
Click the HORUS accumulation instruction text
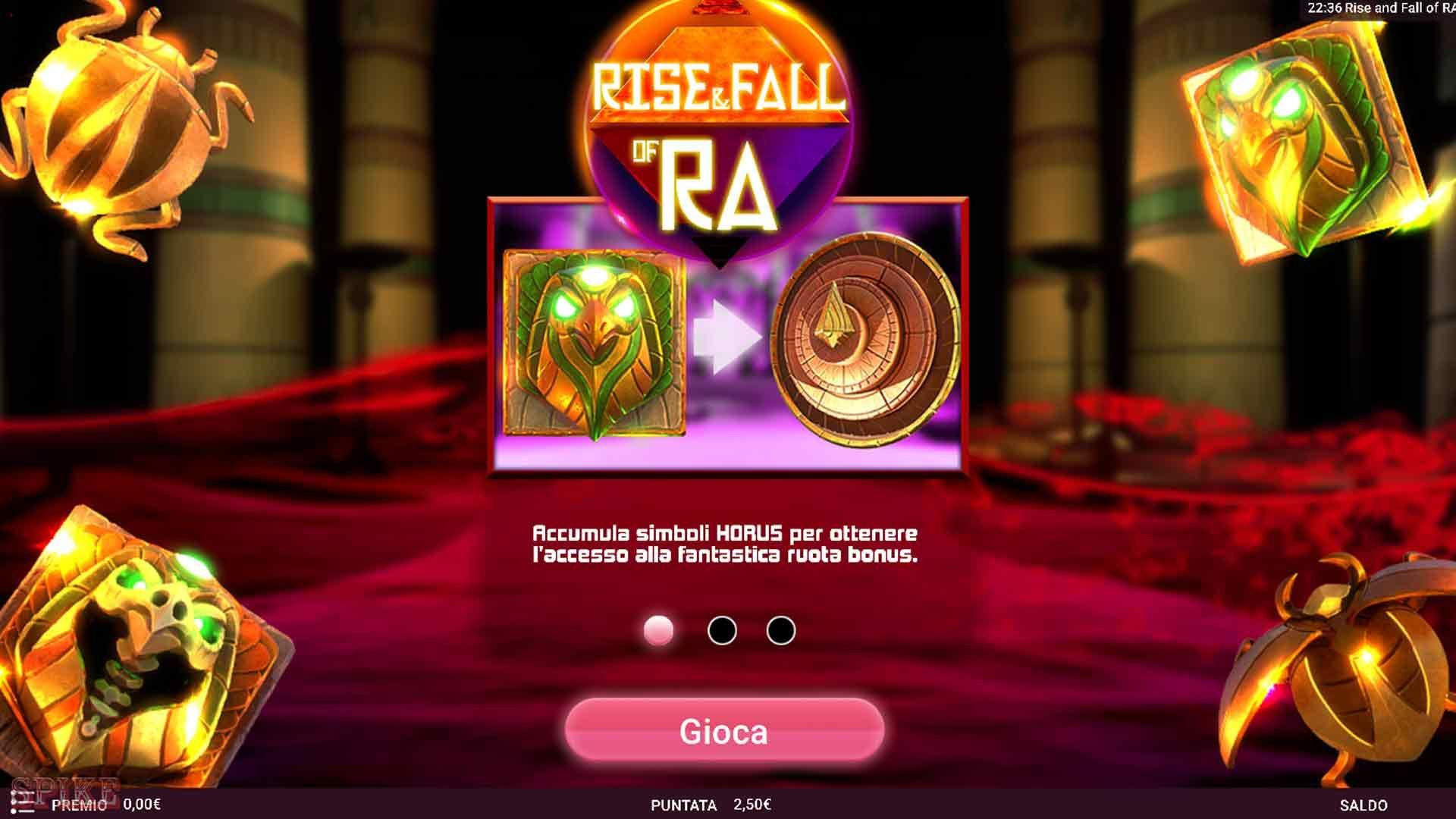[726, 544]
